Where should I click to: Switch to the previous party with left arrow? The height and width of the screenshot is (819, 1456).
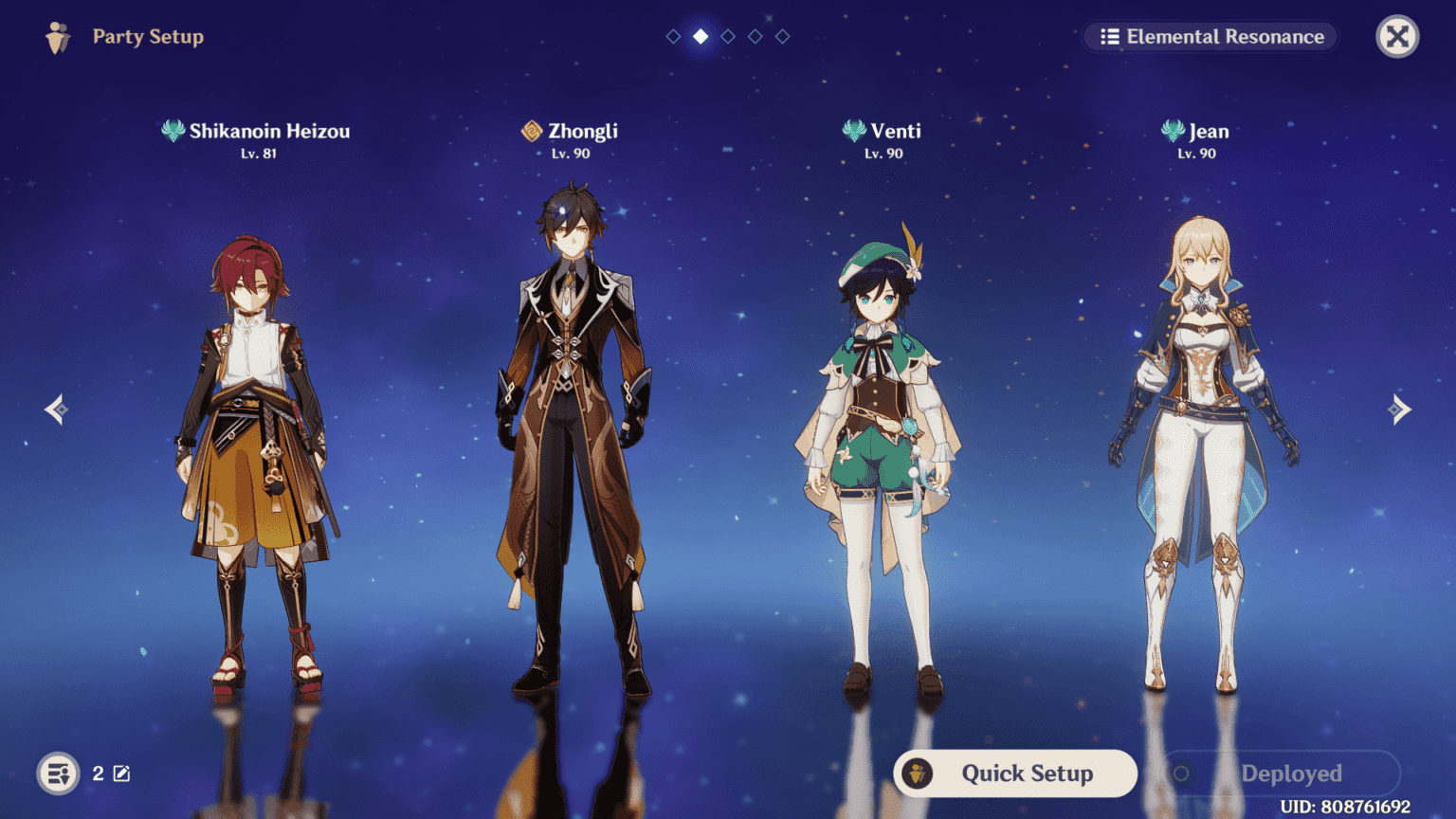(x=56, y=409)
